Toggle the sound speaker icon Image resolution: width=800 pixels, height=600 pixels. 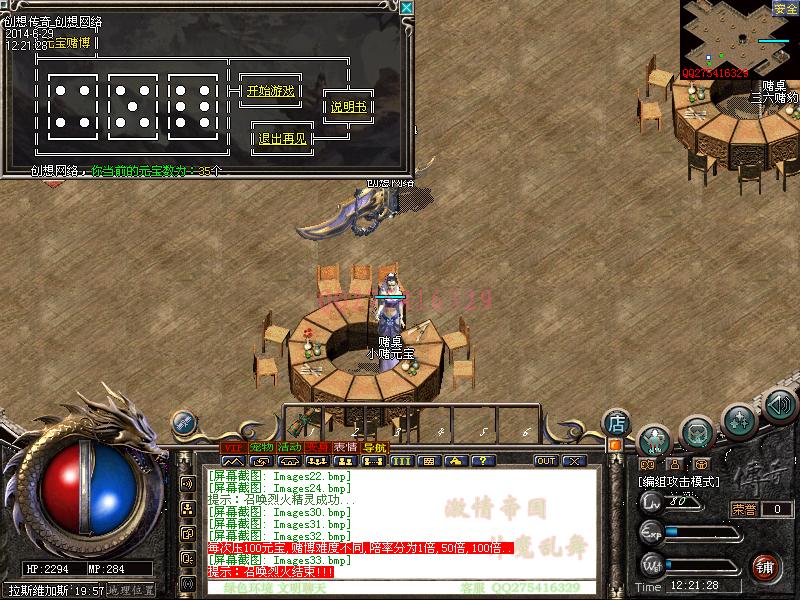(x=781, y=405)
